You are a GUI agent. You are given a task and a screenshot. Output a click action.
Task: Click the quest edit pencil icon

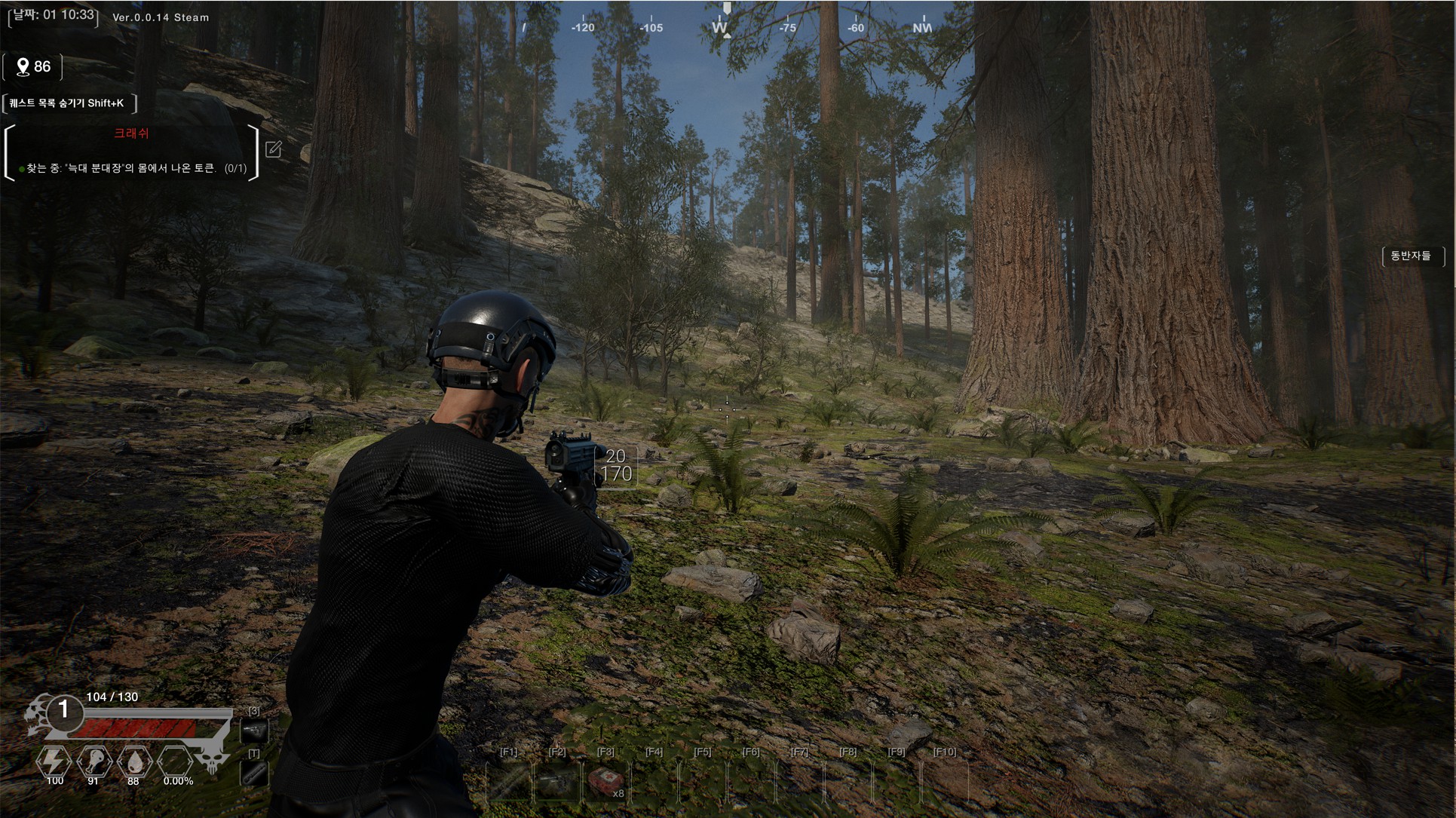274,149
